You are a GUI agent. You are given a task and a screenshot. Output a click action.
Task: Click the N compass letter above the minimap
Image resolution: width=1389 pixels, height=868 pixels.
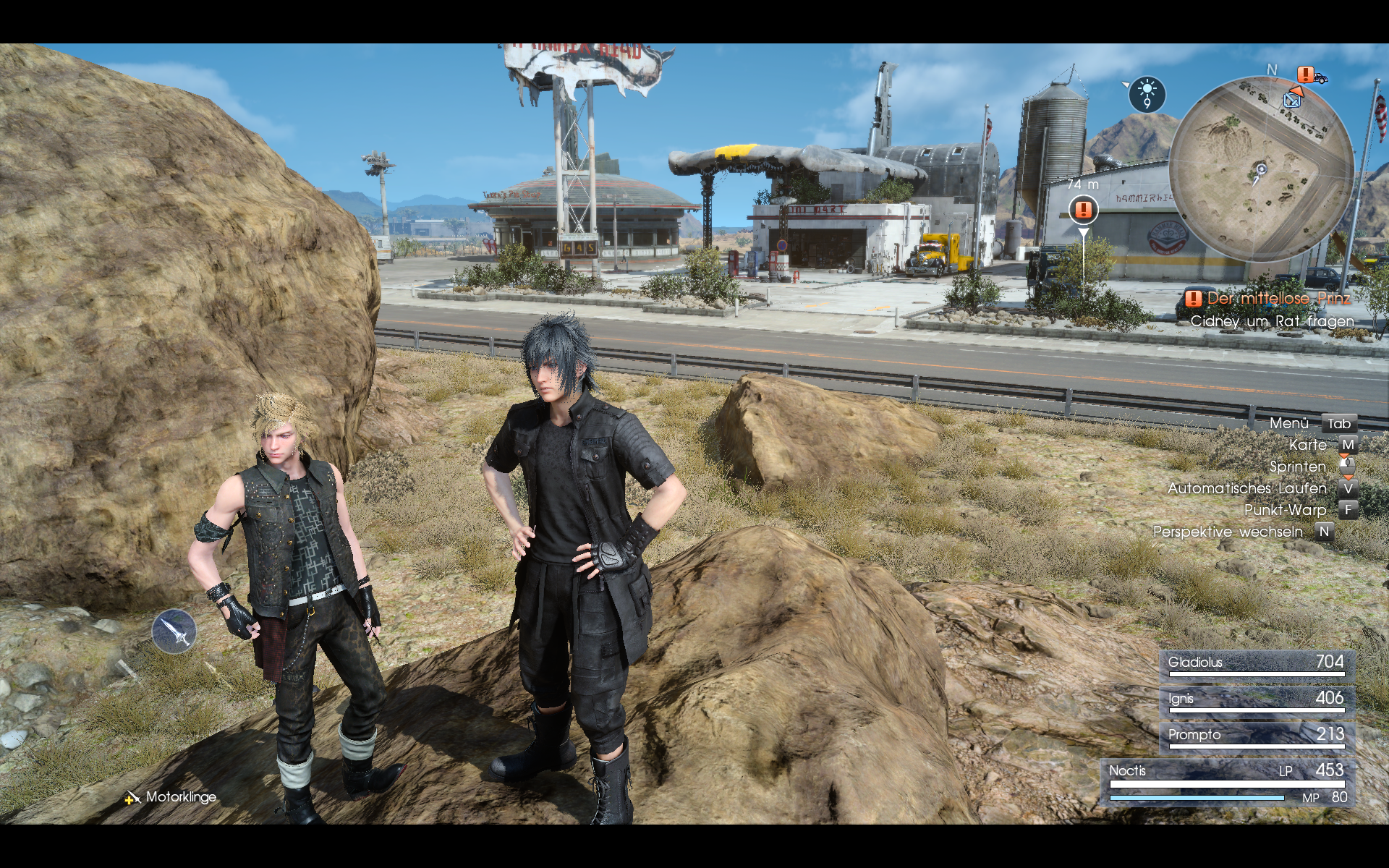pyautogui.click(x=1271, y=70)
